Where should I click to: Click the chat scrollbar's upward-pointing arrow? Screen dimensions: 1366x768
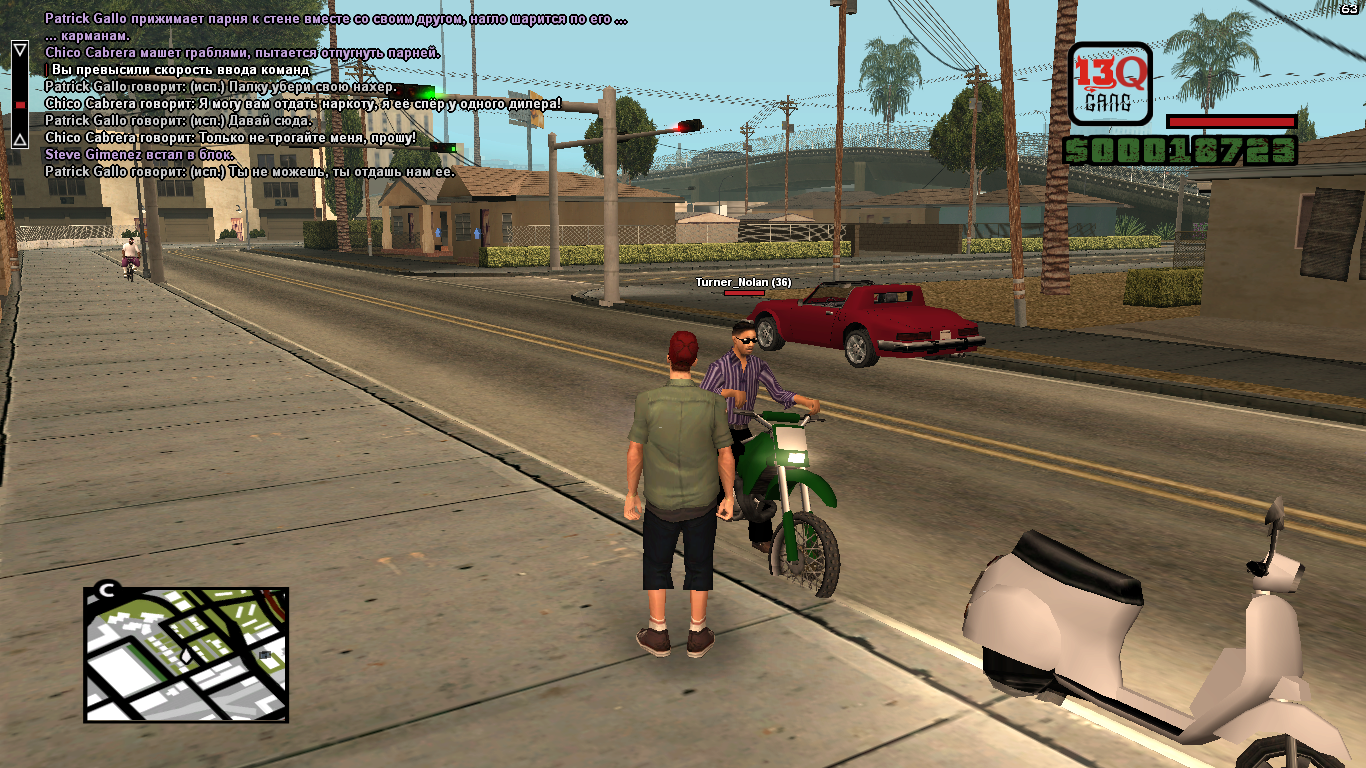[19, 139]
